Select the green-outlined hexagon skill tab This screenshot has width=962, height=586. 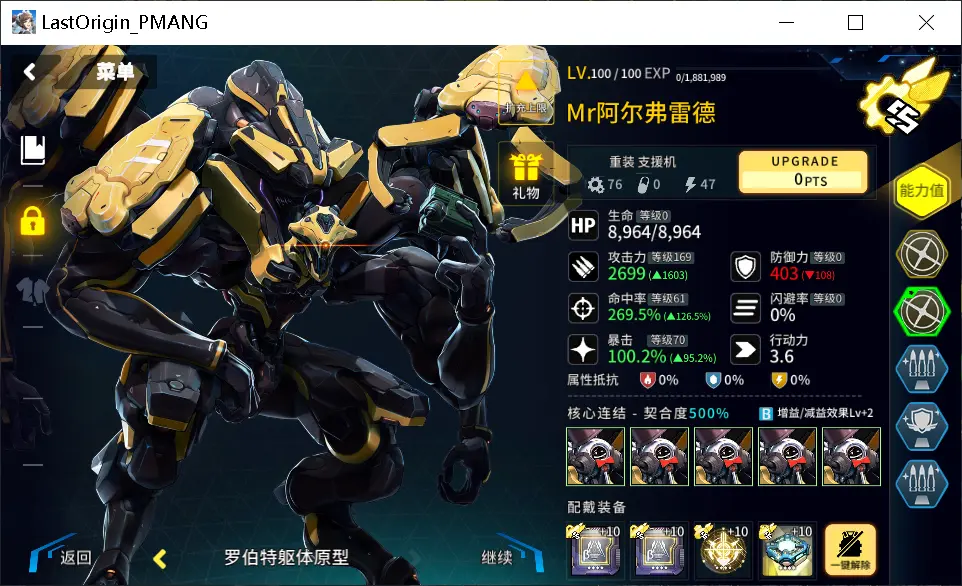coord(920,312)
